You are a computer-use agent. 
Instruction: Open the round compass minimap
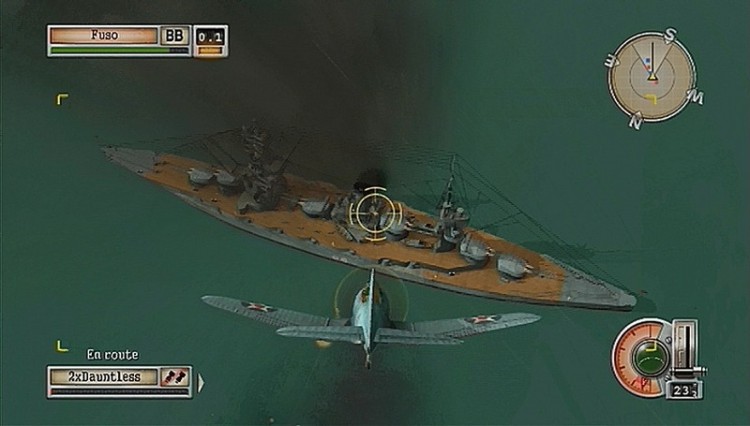click(652, 77)
